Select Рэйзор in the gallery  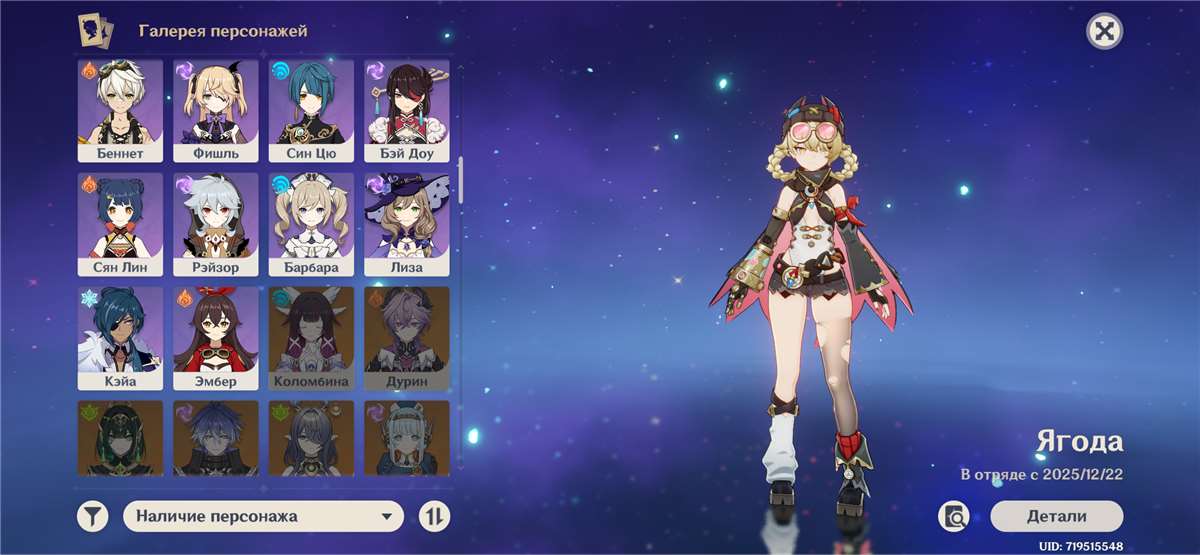pos(216,224)
